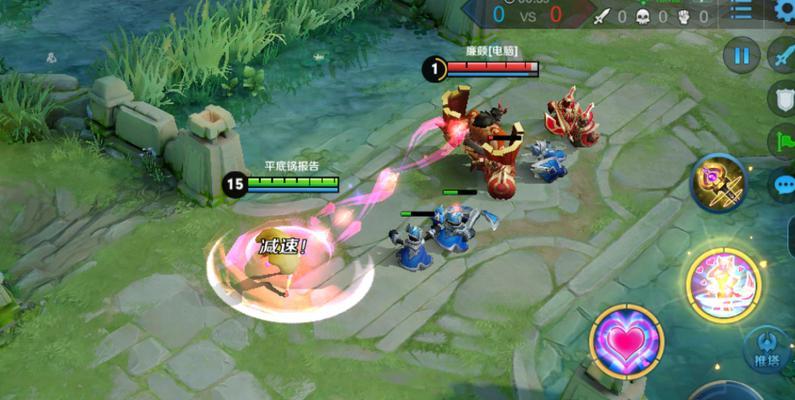Open the settings gear
795x400 pixels.
(x=785, y=11)
